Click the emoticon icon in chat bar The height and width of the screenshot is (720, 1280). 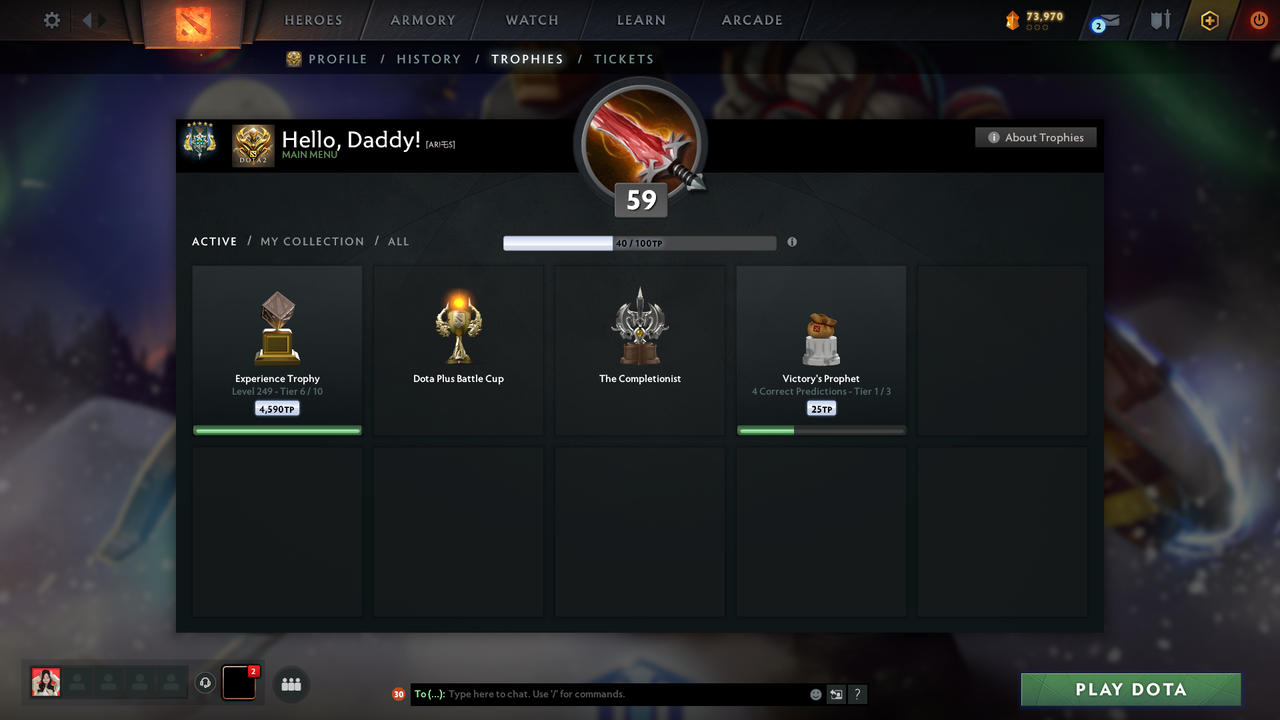[815, 693]
